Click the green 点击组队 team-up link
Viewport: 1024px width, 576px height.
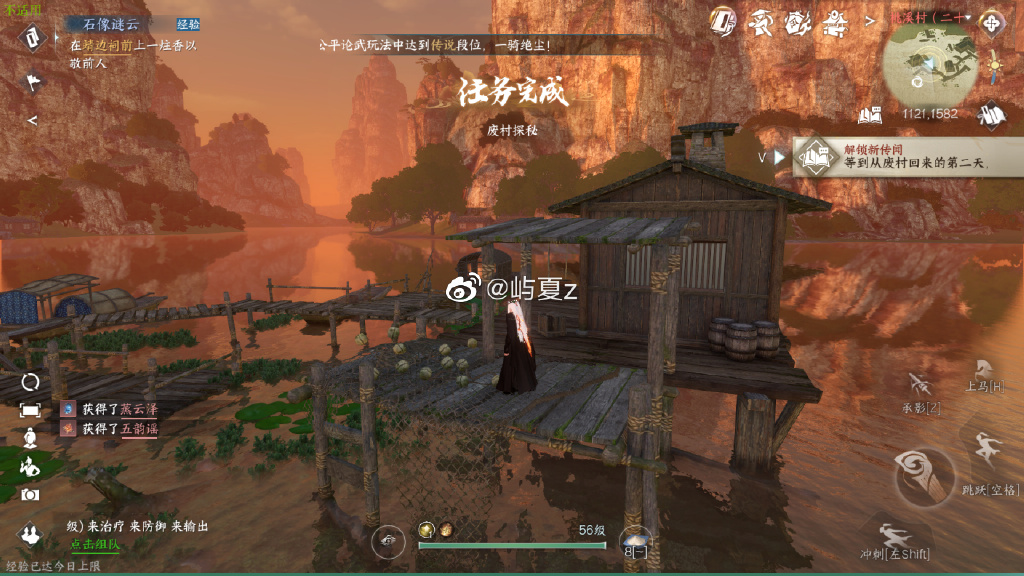tap(95, 544)
